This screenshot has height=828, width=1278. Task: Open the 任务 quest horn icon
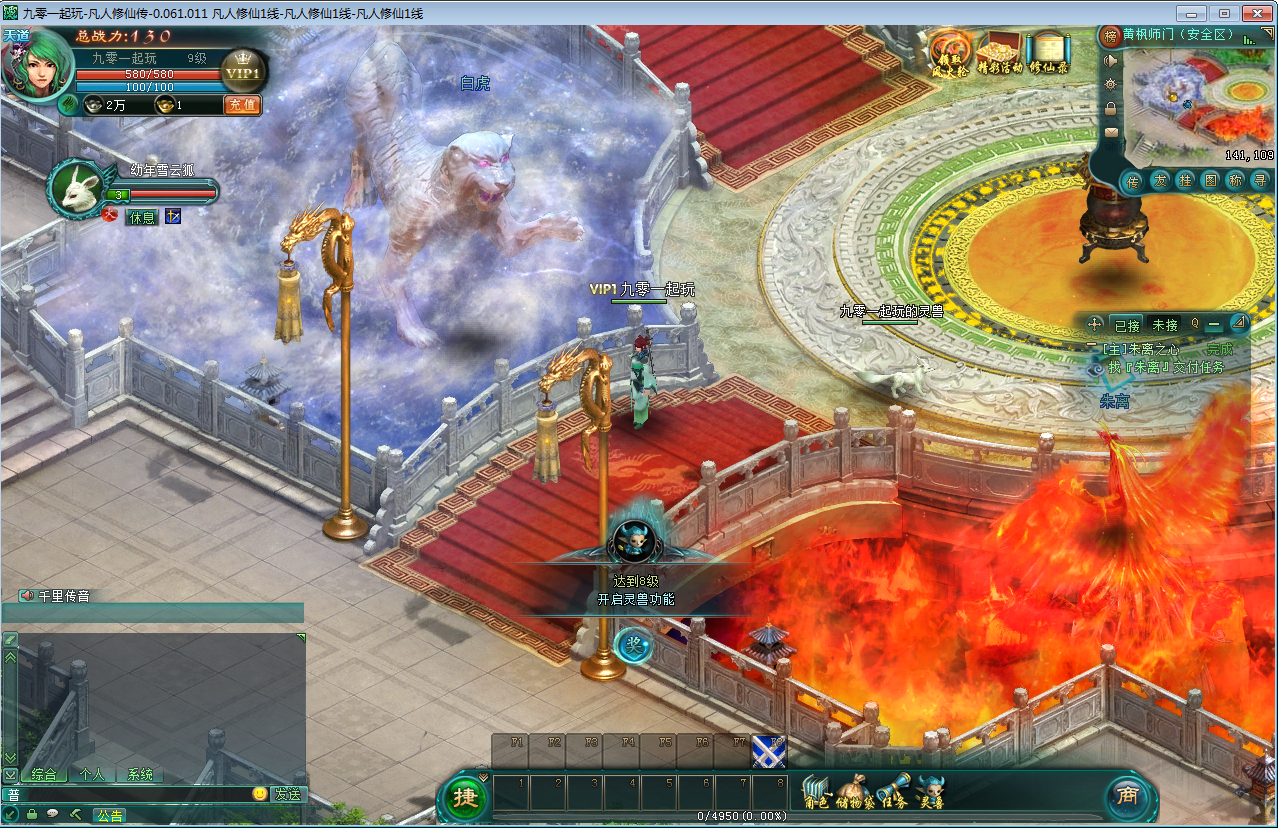pos(893,792)
